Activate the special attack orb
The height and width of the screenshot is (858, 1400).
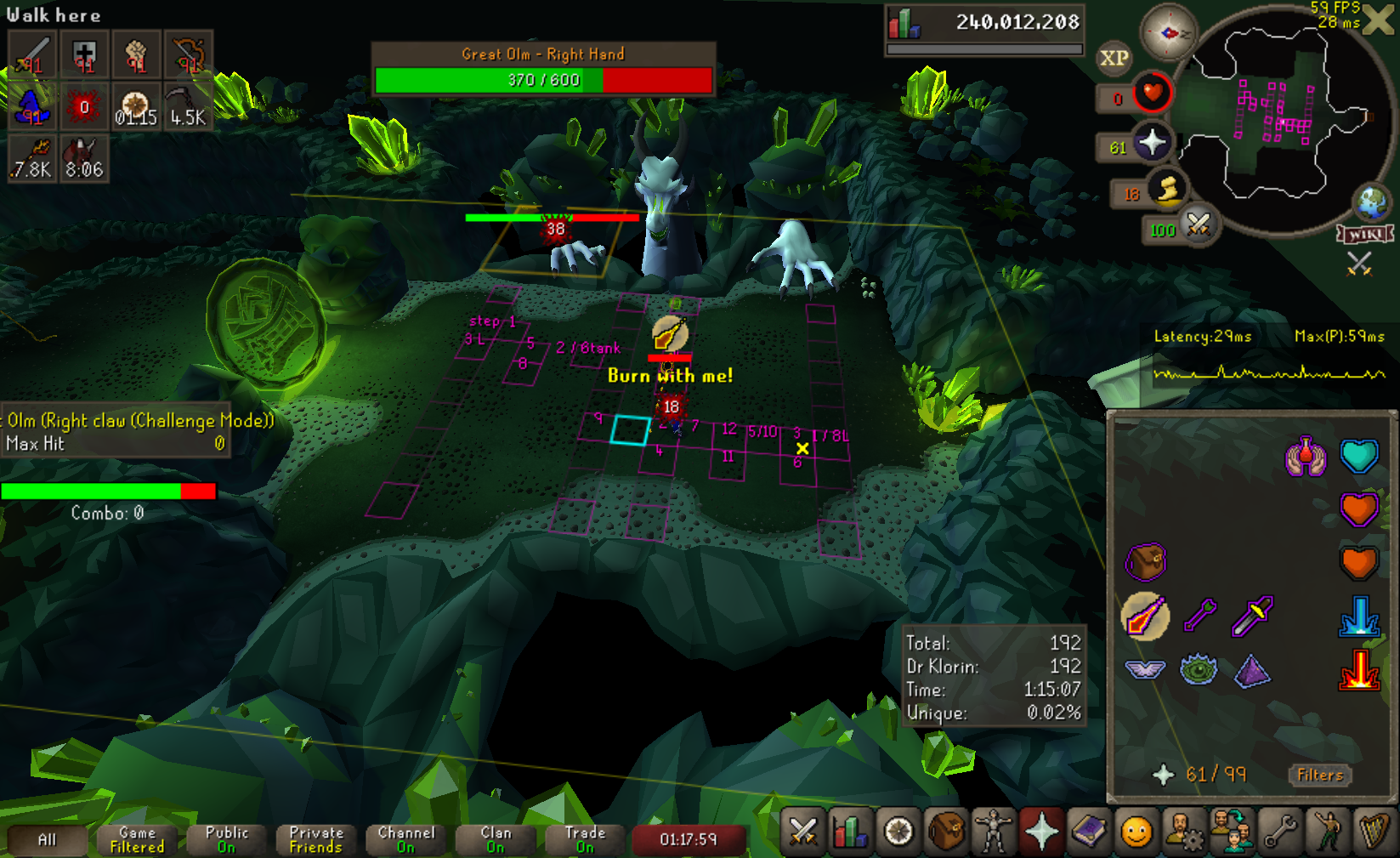pyautogui.click(x=1199, y=225)
